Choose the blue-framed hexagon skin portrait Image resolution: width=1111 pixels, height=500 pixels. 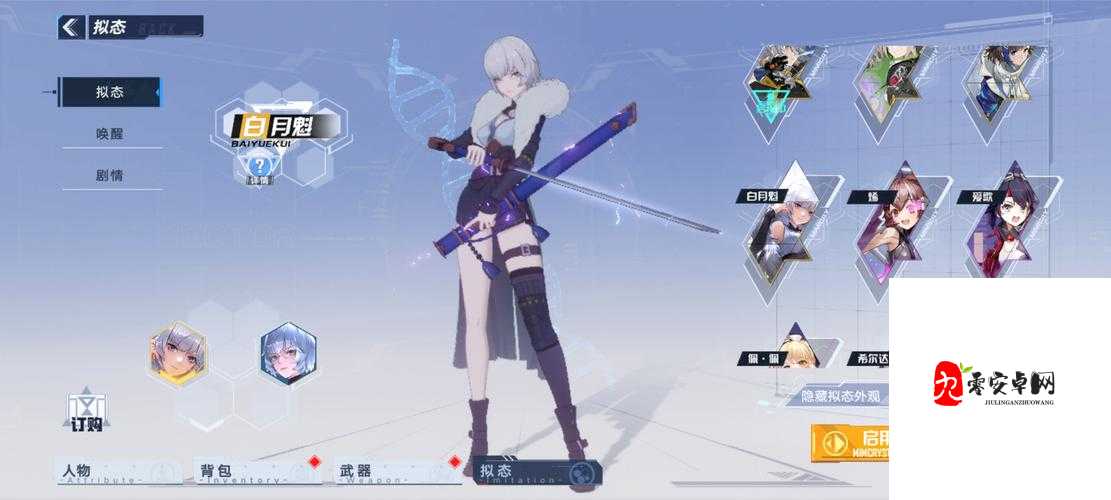tap(288, 352)
